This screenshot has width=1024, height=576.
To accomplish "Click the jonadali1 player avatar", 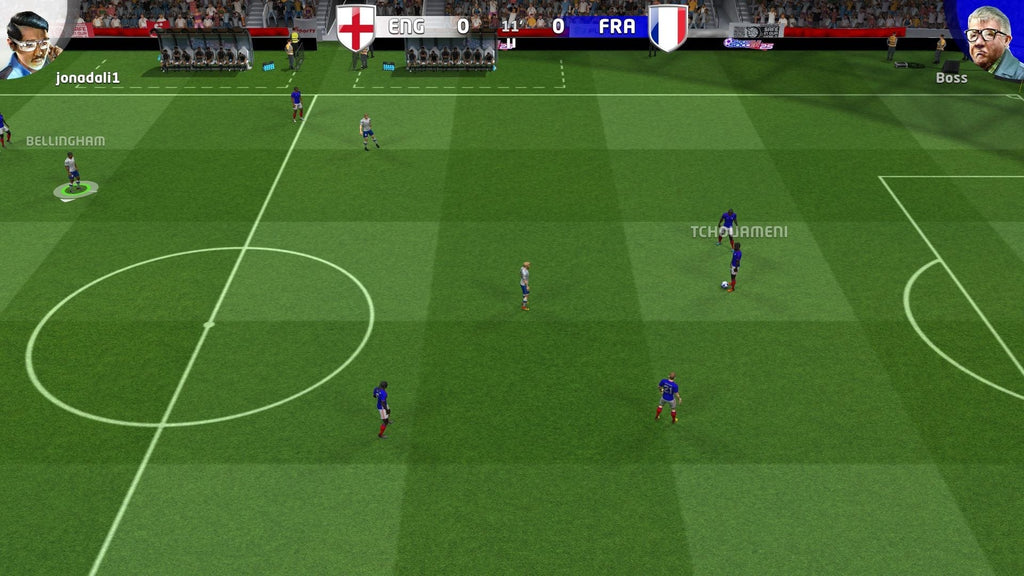I will pos(28,38).
